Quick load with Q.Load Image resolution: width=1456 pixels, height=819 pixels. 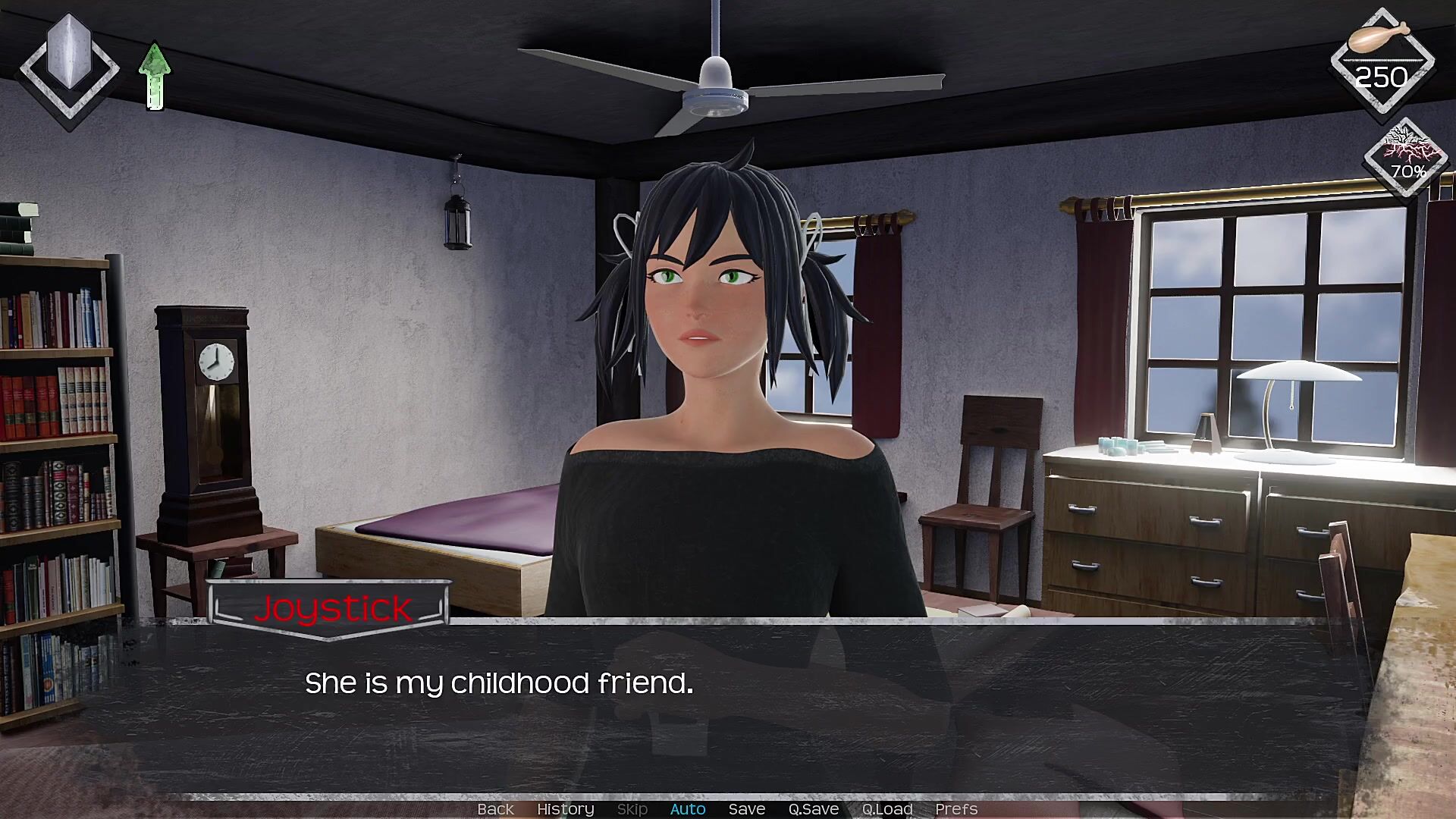[887, 809]
